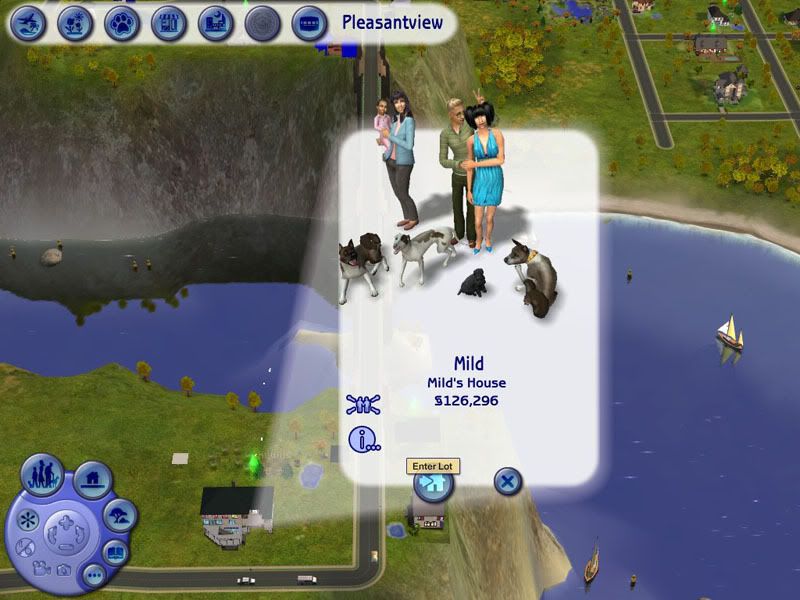Image resolution: width=800 pixels, height=600 pixels.
Task: Show lot info with the i icon
Action: tap(363, 439)
